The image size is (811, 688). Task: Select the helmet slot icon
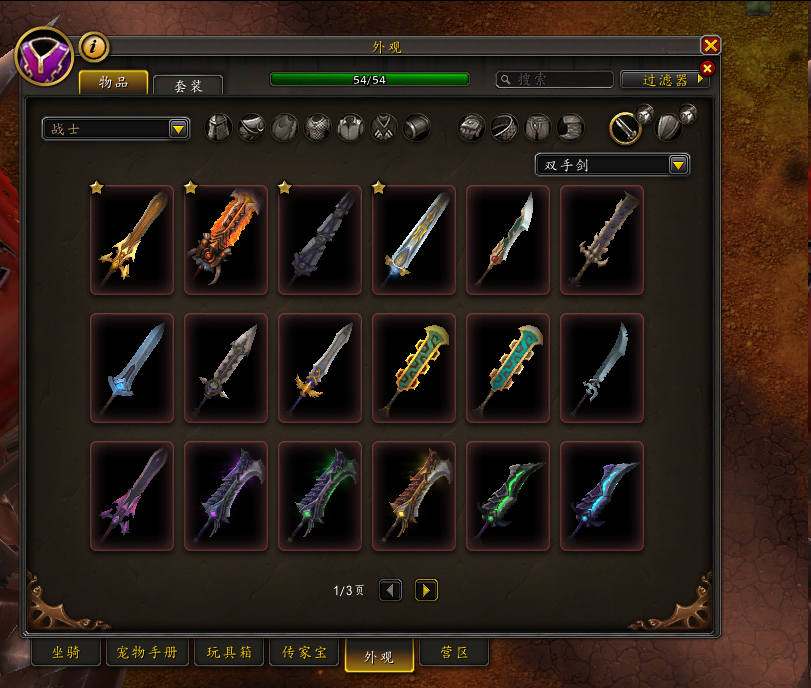(219, 128)
